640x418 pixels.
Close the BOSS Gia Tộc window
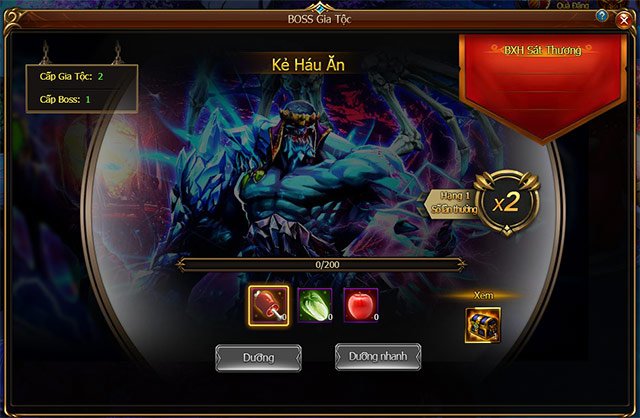point(624,18)
